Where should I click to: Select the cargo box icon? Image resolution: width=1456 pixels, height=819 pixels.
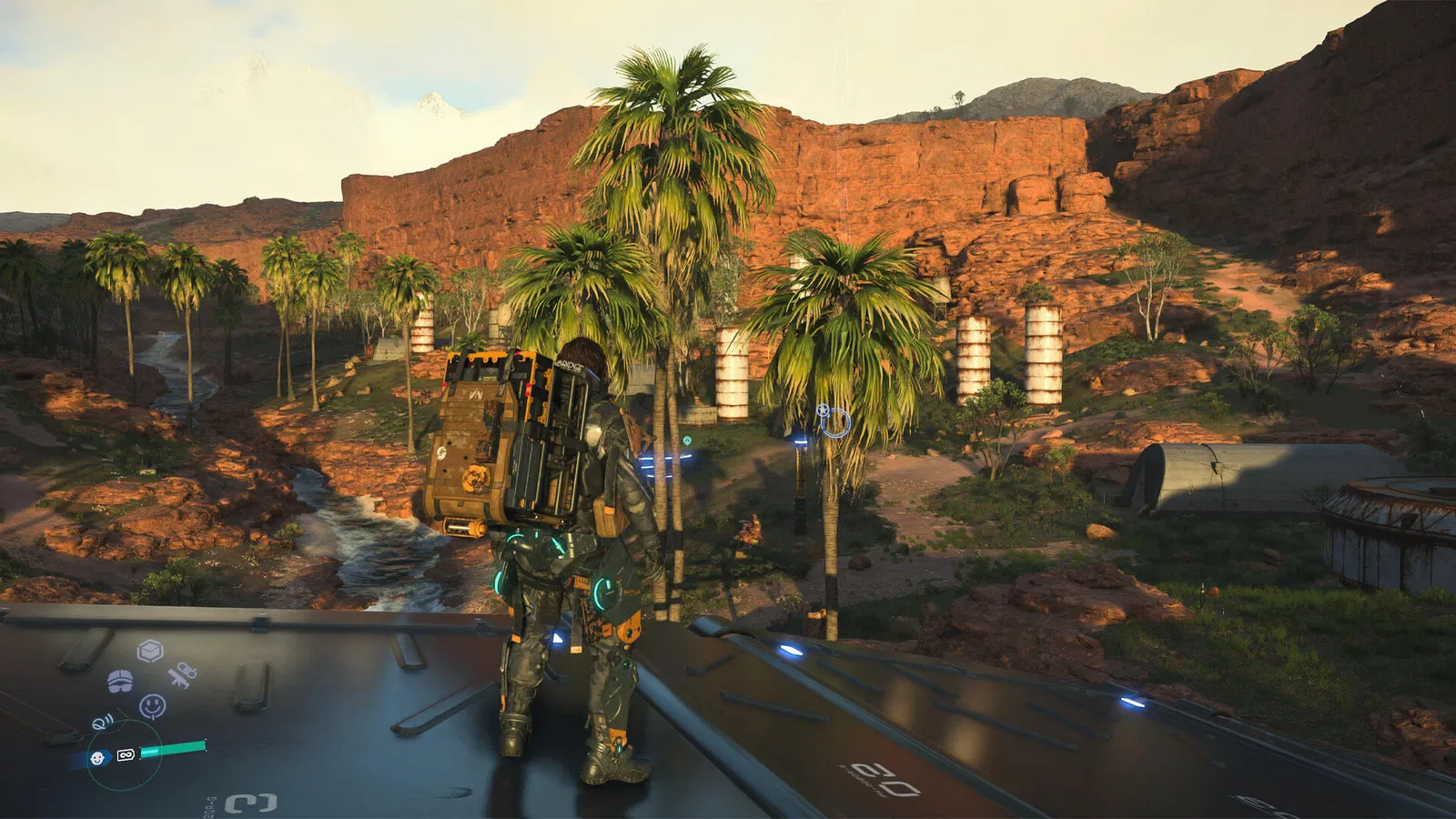(150, 651)
